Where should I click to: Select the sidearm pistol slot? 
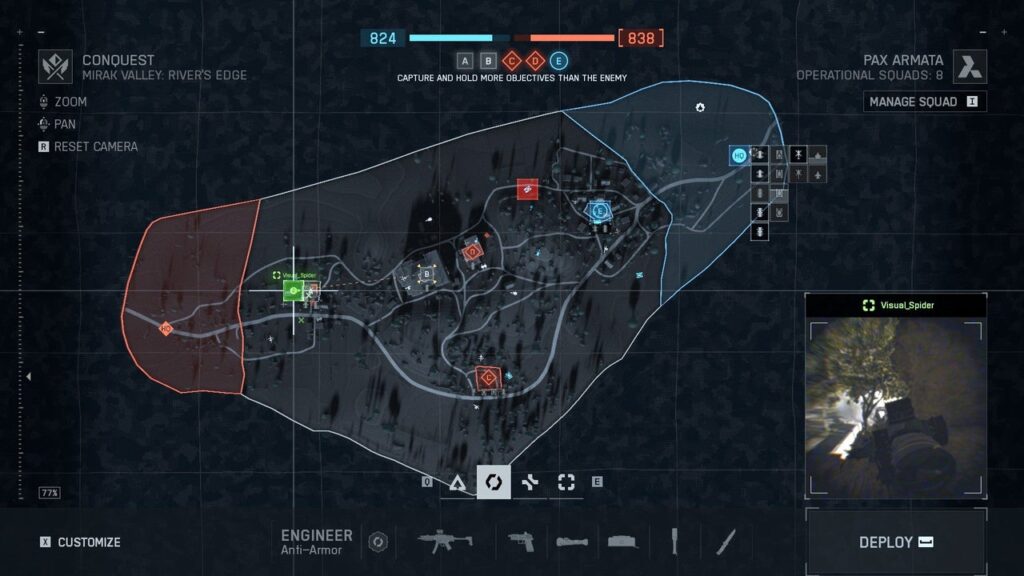click(522, 542)
